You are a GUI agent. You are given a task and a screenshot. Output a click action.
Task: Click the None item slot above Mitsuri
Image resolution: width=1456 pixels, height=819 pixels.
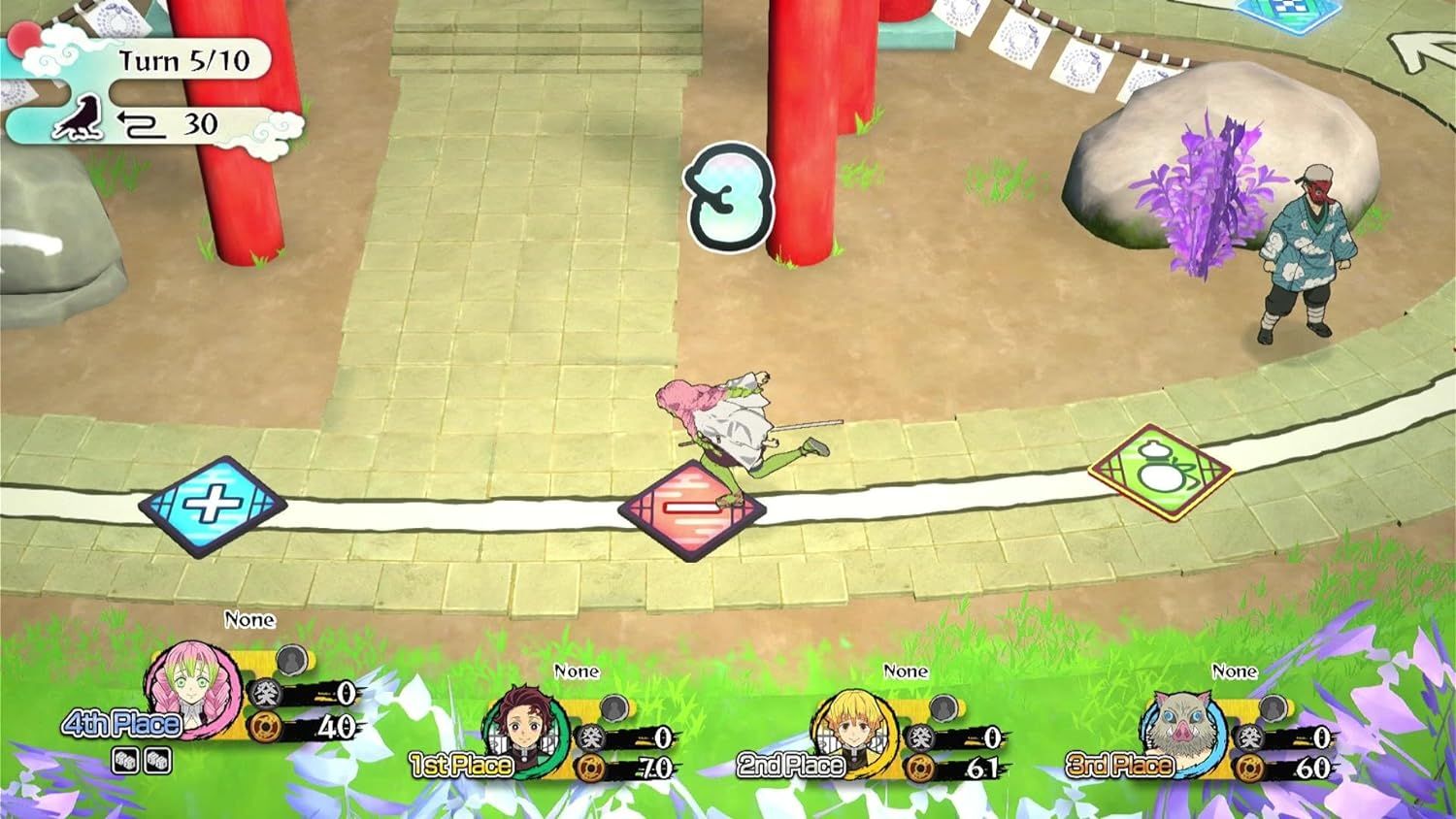tap(248, 619)
